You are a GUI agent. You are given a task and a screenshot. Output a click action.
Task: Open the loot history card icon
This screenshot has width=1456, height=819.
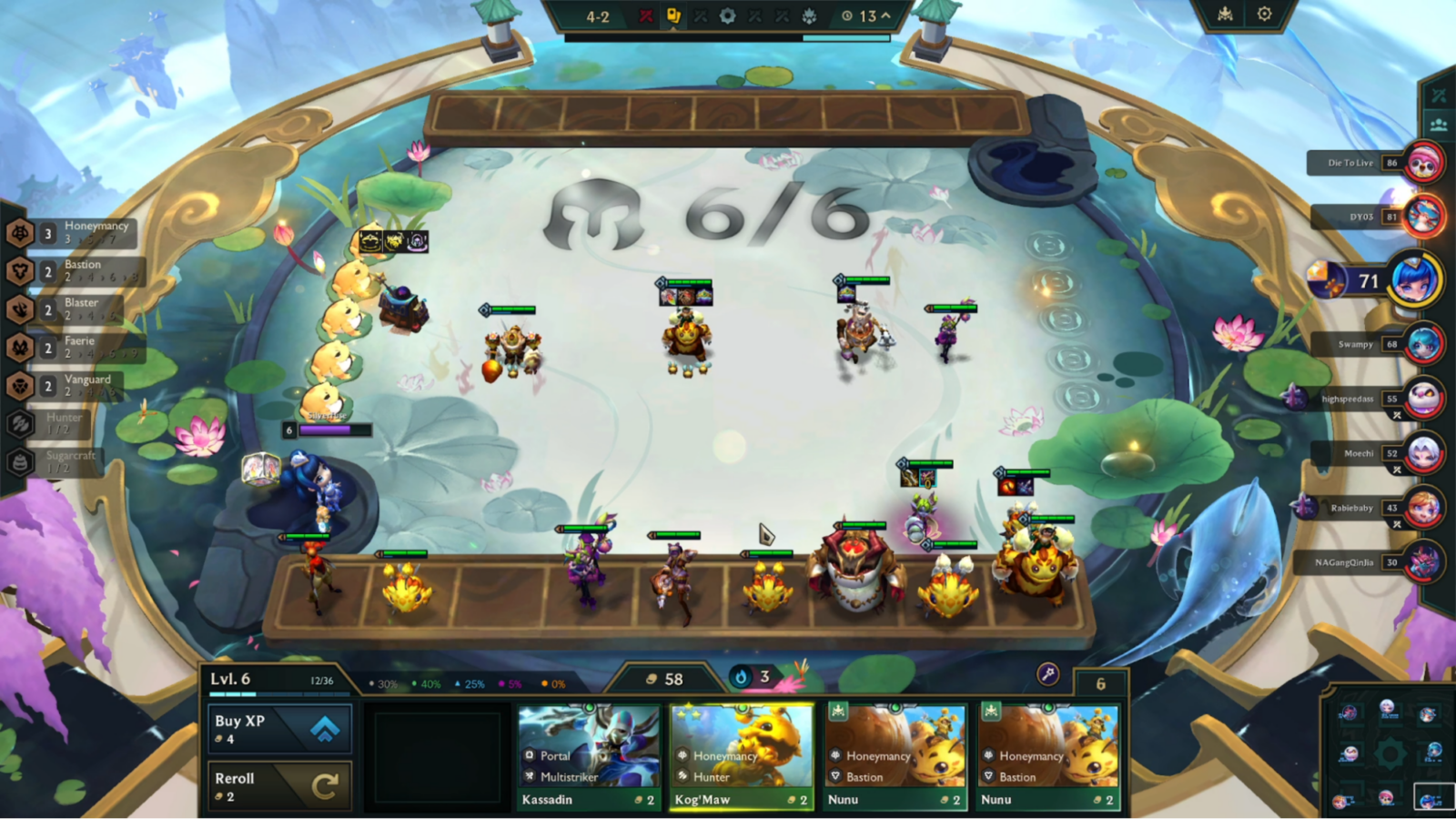(x=673, y=15)
